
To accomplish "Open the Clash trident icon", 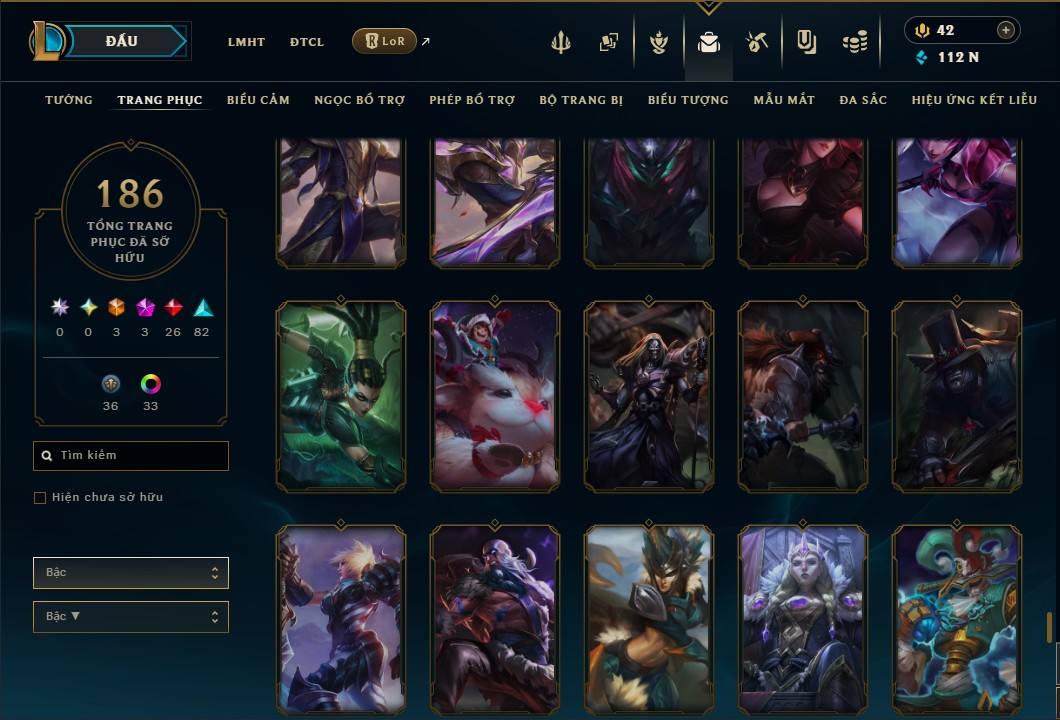I will [560, 43].
